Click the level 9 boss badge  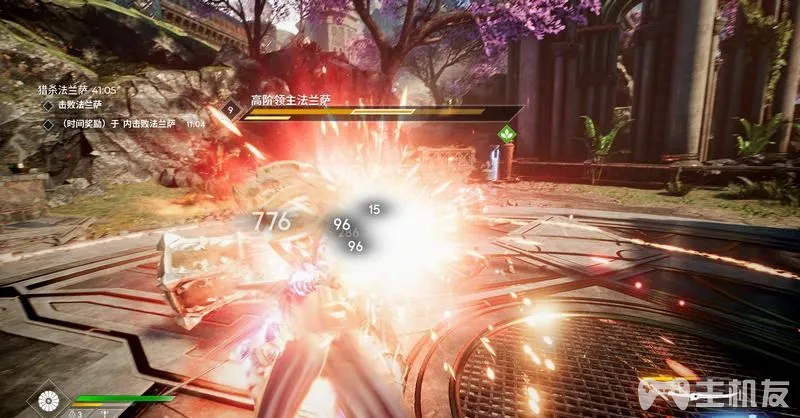point(231,111)
